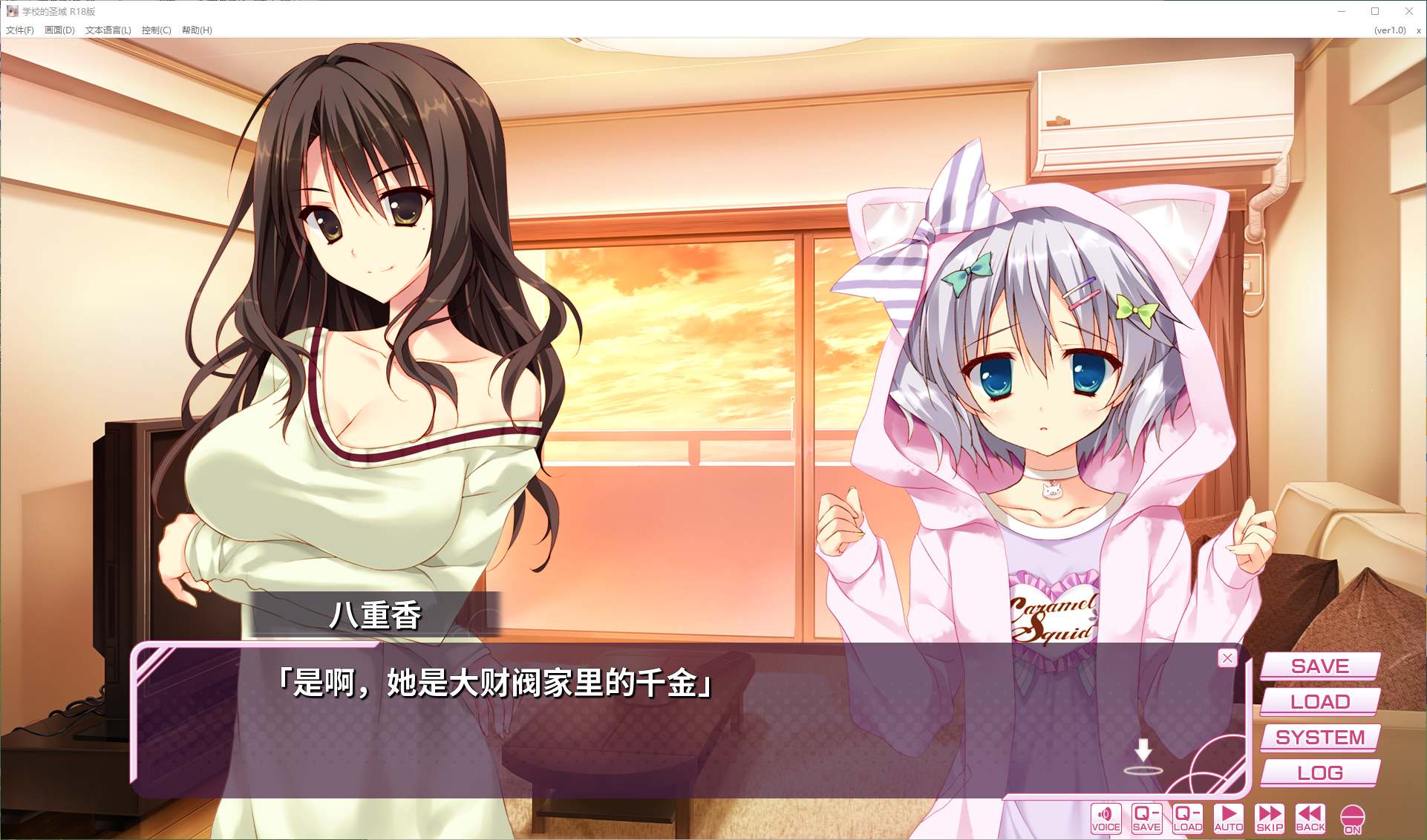Replay the VOICE line
Screen dimensions: 1427x840
pos(1106,818)
